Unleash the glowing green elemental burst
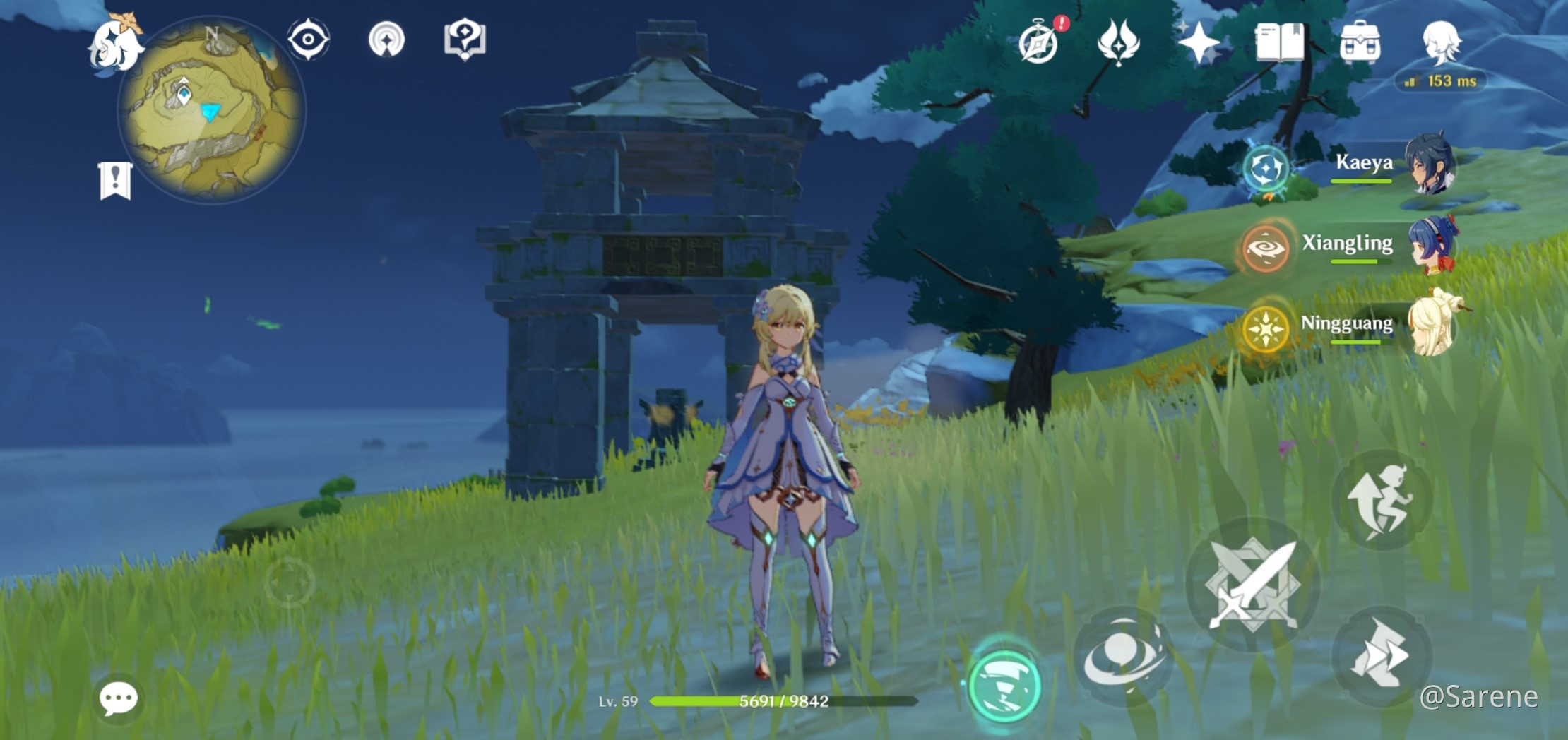1568x740 pixels. pos(1004,684)
